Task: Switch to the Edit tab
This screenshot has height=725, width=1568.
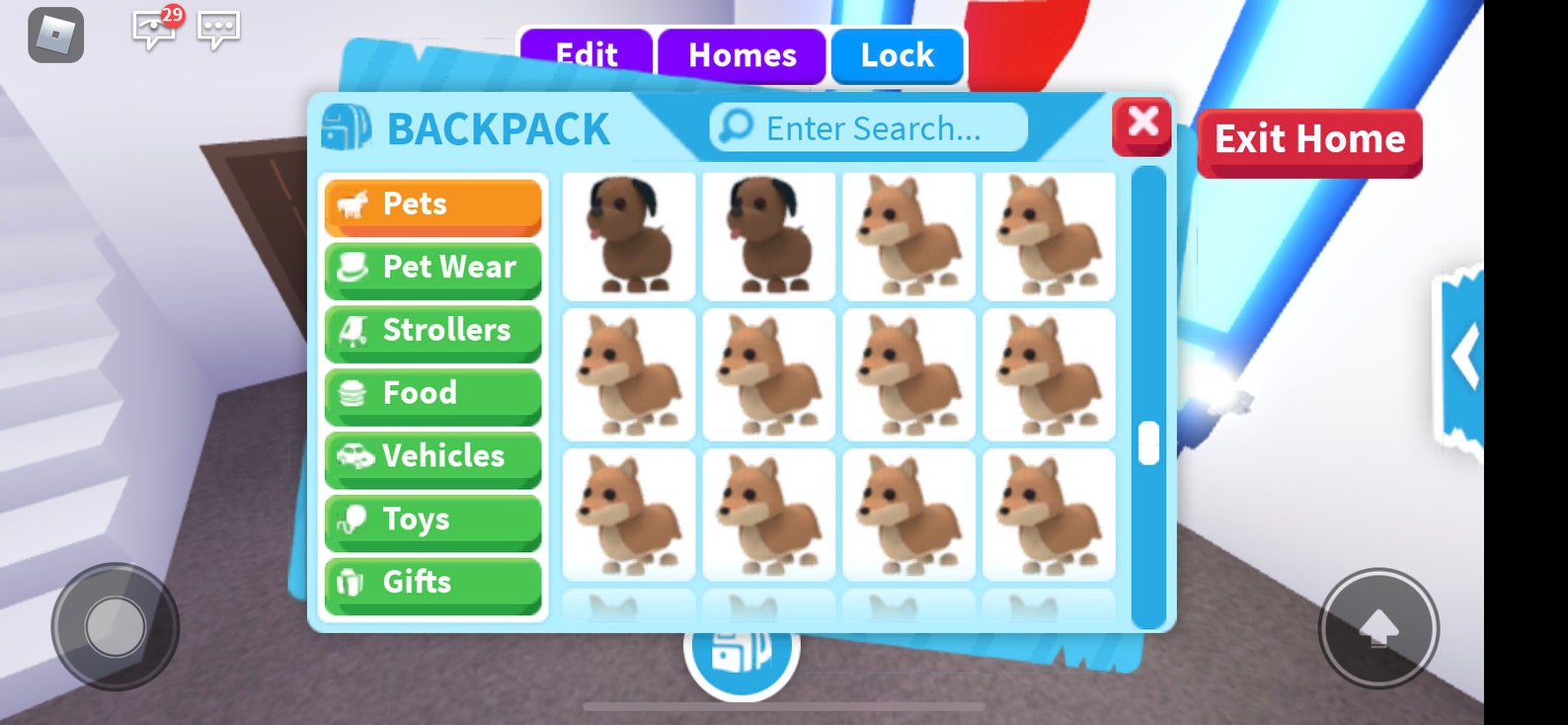Action: (588, 55)
